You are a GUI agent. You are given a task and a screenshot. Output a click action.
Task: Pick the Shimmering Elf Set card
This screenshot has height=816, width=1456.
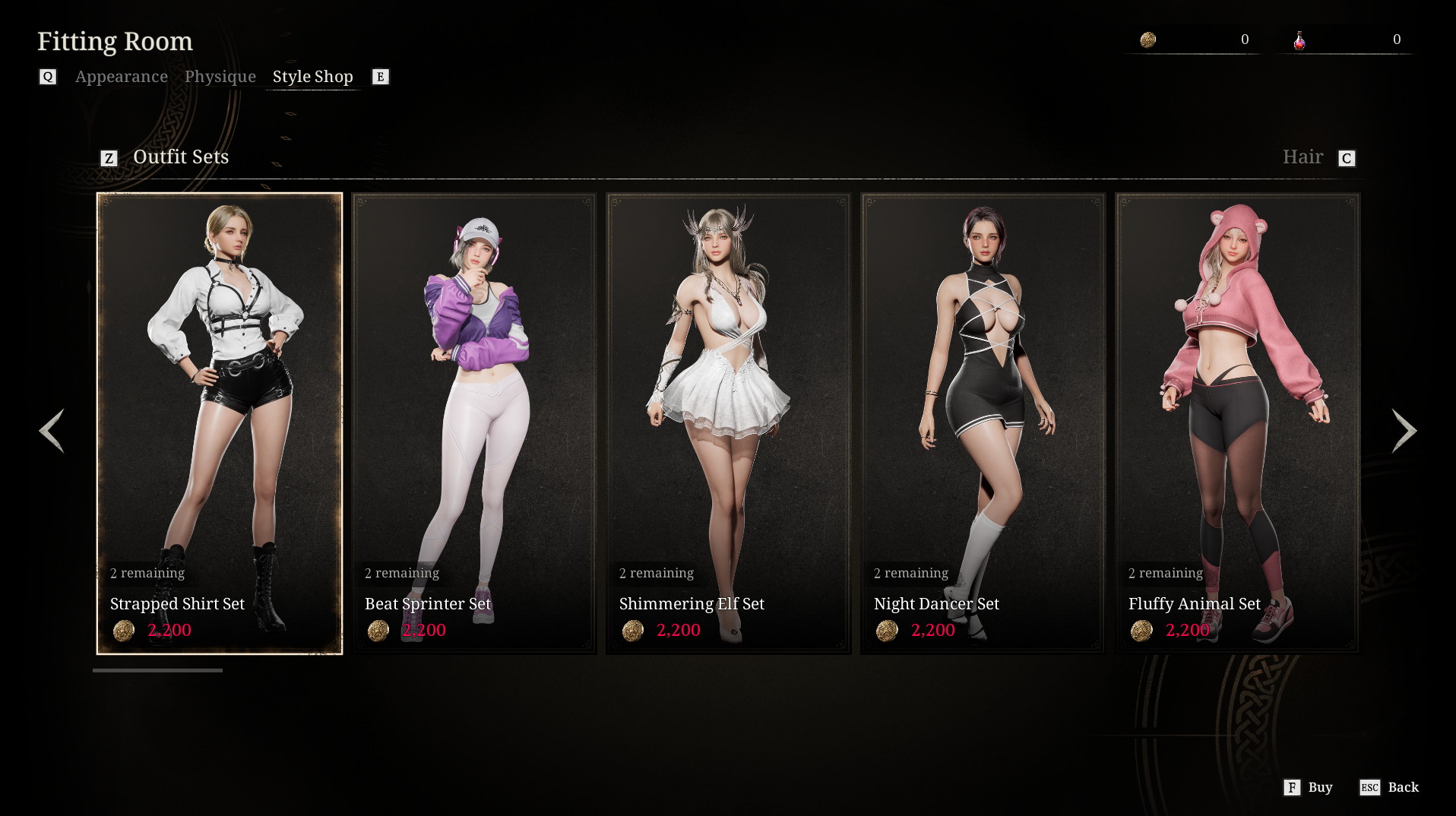click(x=728, y=422)
